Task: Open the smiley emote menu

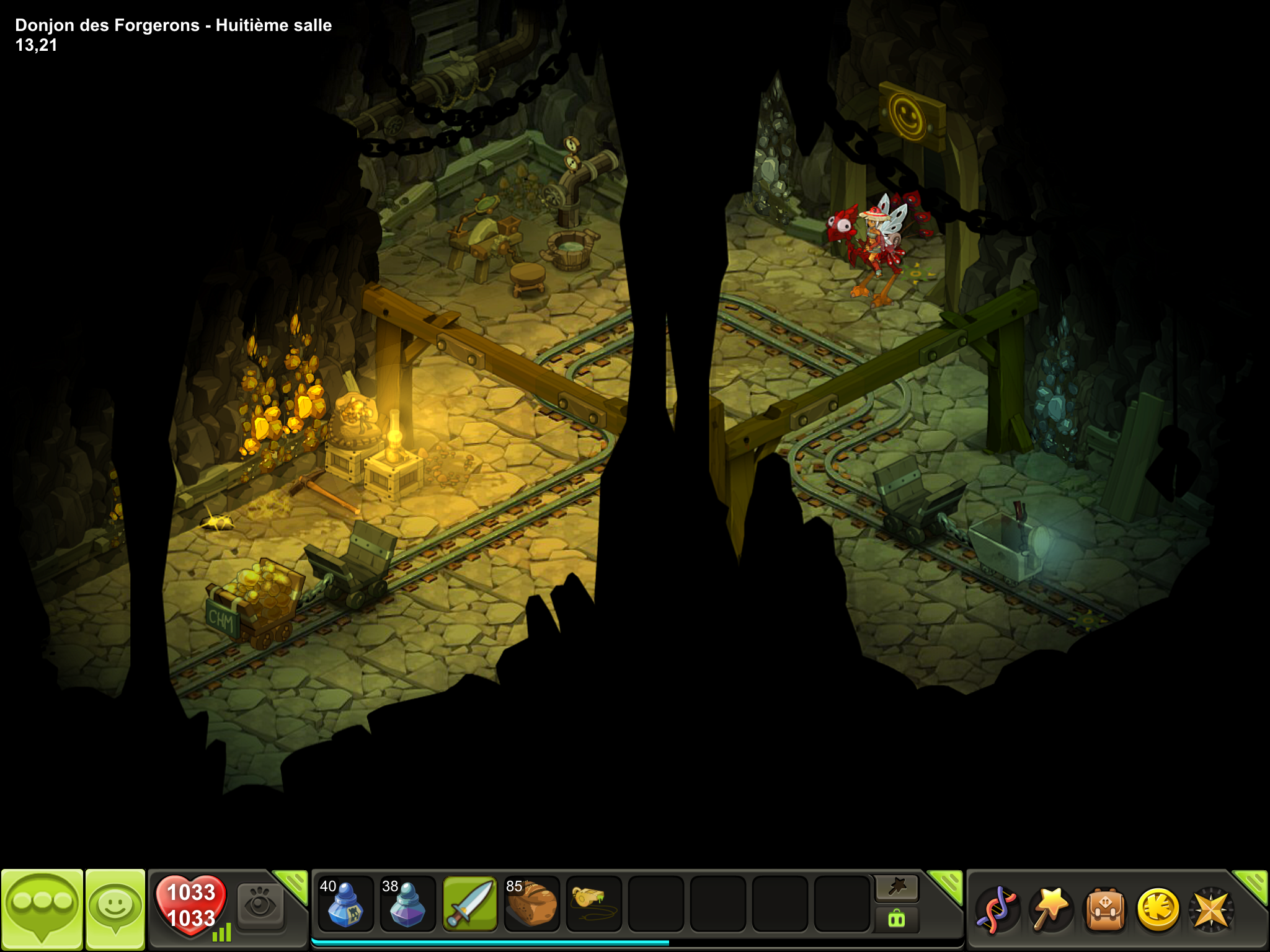Action: [x=115, y=907]
